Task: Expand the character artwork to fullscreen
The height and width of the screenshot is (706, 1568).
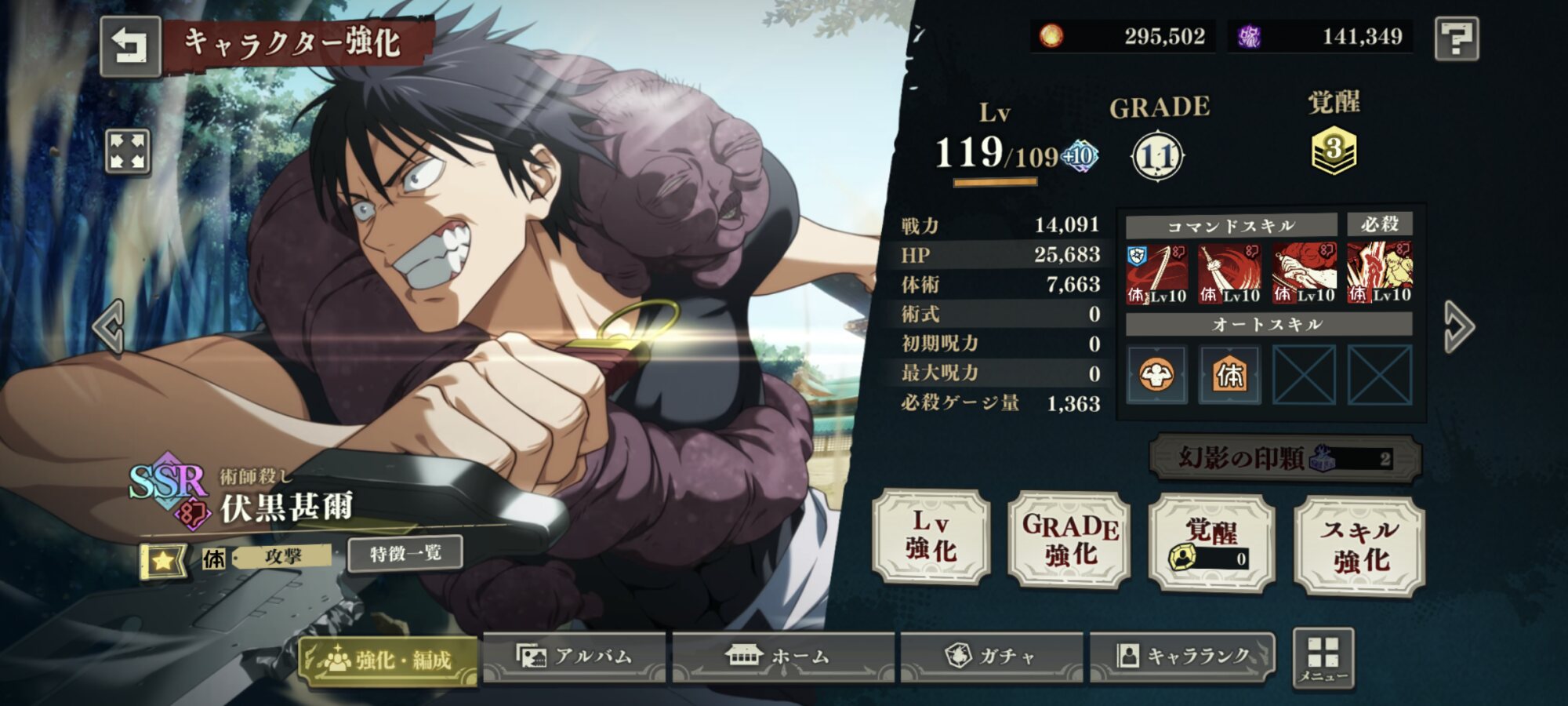Action: pyautogui.click(x=128, y=151)
